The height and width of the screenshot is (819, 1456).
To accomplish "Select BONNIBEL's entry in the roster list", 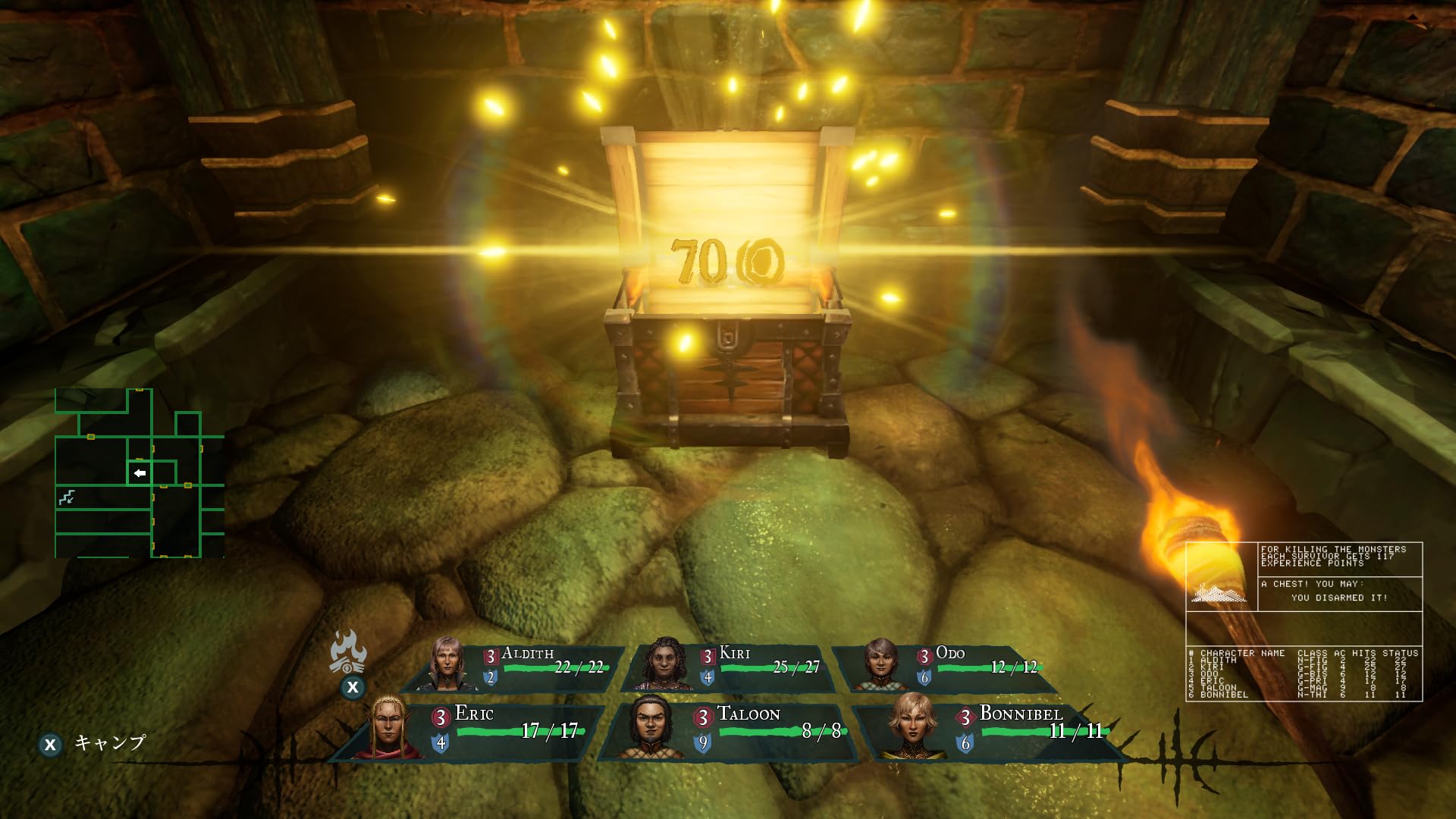I will click(x=1225, y=695).
